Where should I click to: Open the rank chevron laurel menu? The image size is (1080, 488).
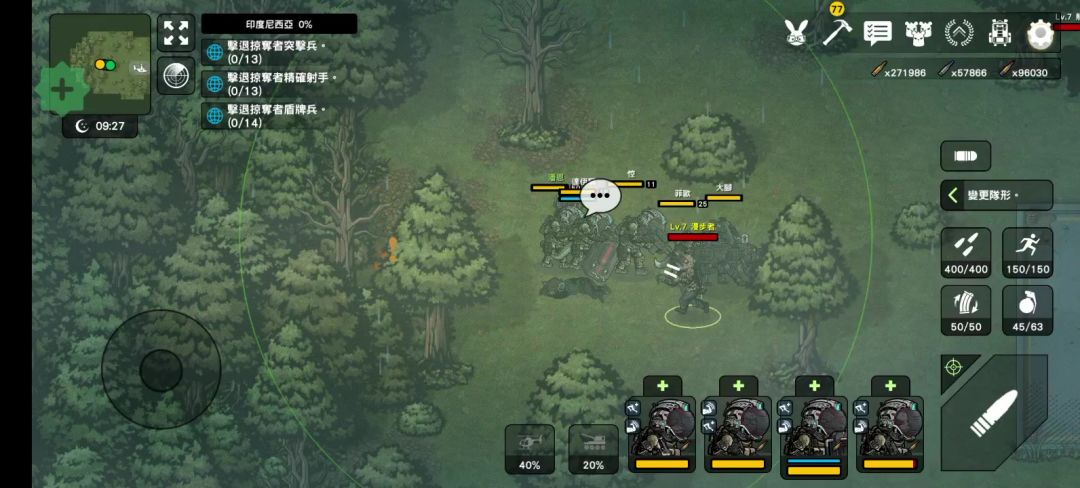click(958, 33)
